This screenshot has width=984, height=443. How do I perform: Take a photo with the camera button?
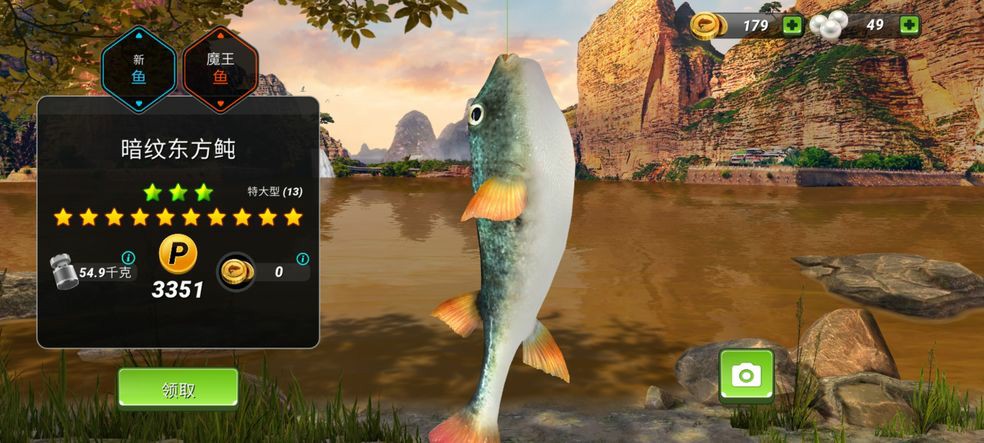point(746,375)
